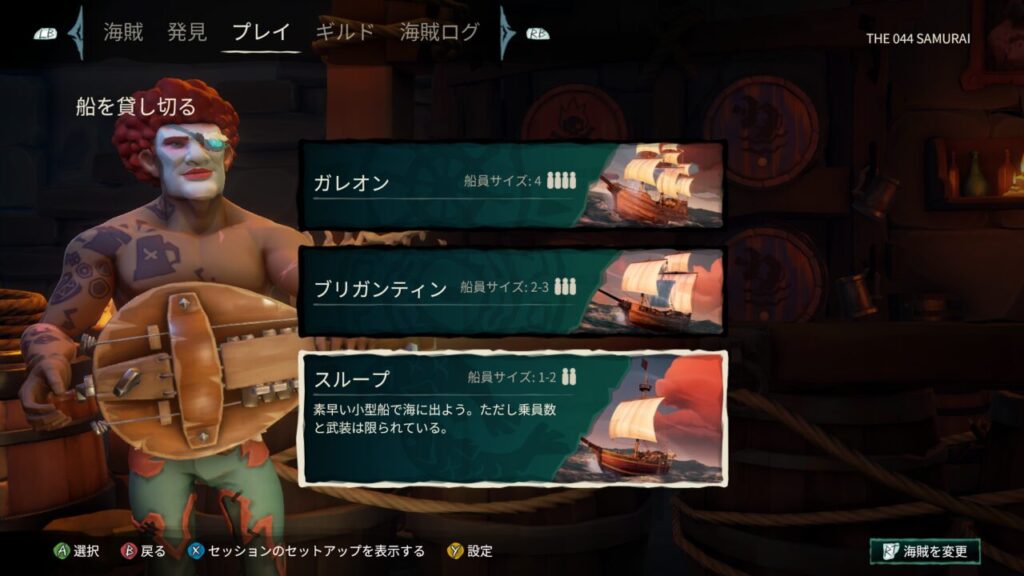1024x576 pixels.
Task: Select the ブリガンティン ship option
Action: tap(512, 291)
